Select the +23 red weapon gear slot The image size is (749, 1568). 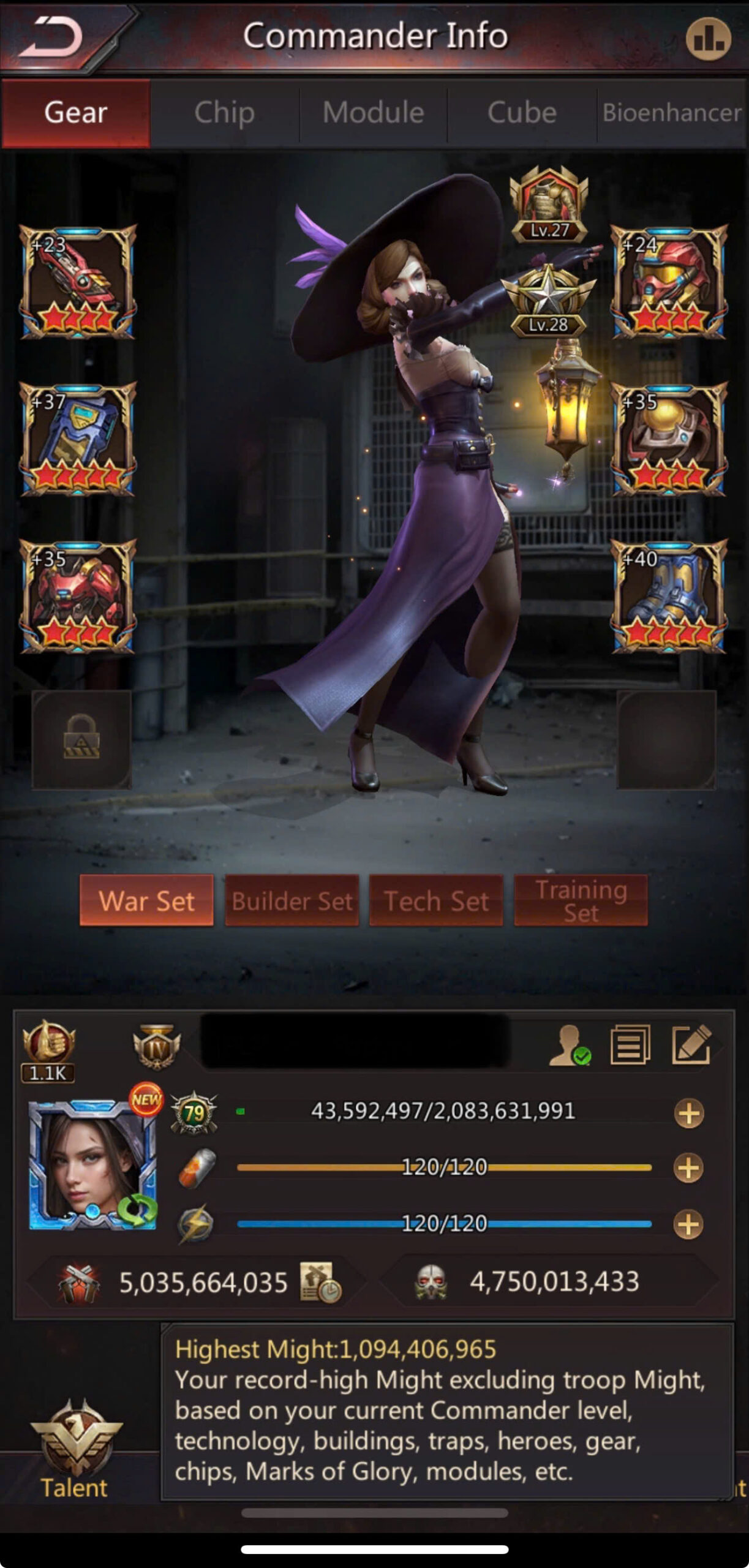pos(77,282)
